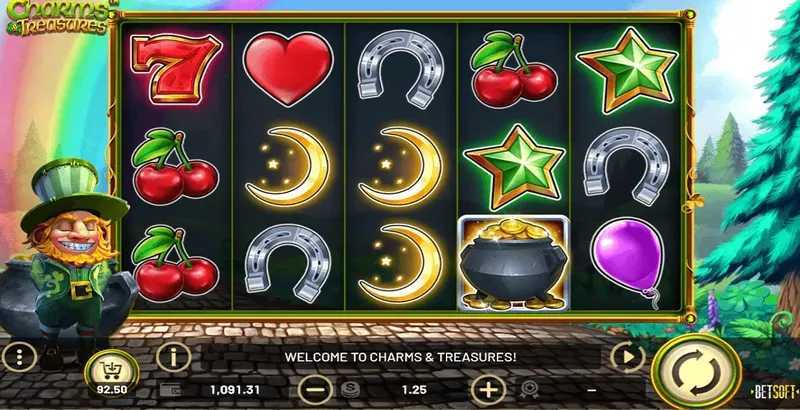Open the three-dot options menu
Image resolution: width=800 pixels, height=410 pixels.
pyautogui.click(x=18, y=356)
